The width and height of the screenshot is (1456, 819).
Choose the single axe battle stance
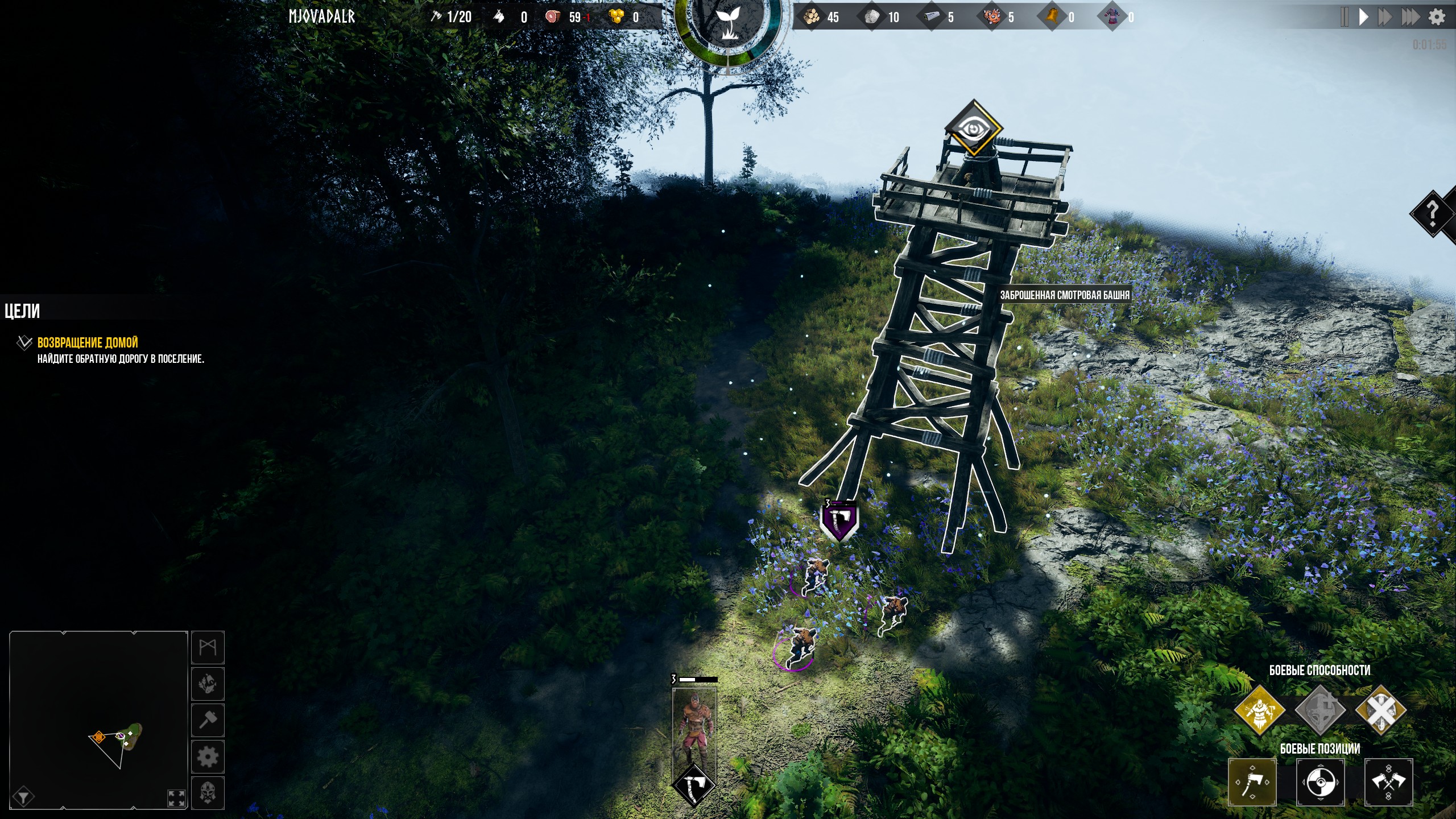pos(1252,782)
